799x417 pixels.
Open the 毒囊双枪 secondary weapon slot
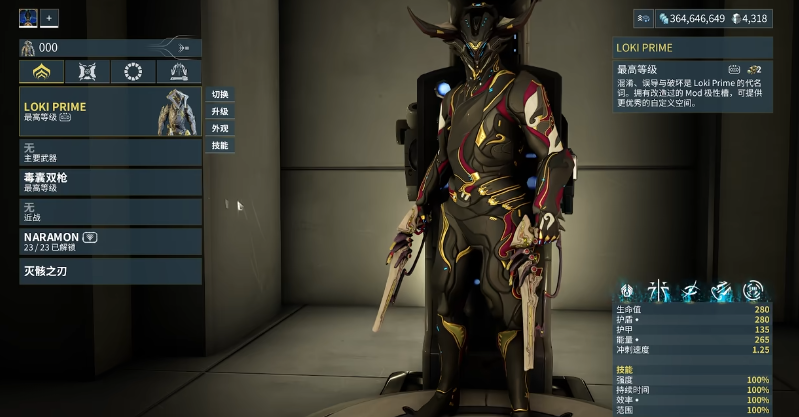[x=110, y=182]
